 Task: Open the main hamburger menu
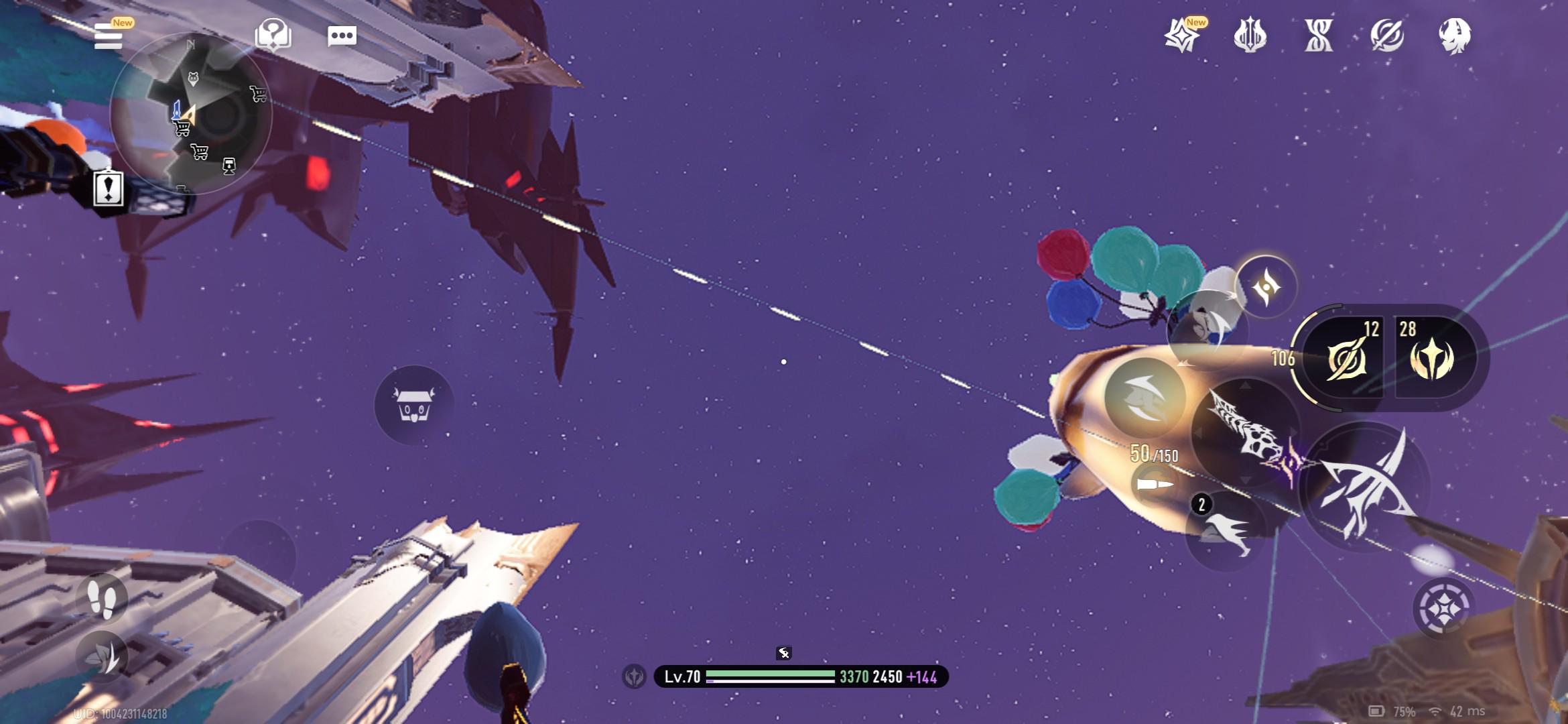109,36
